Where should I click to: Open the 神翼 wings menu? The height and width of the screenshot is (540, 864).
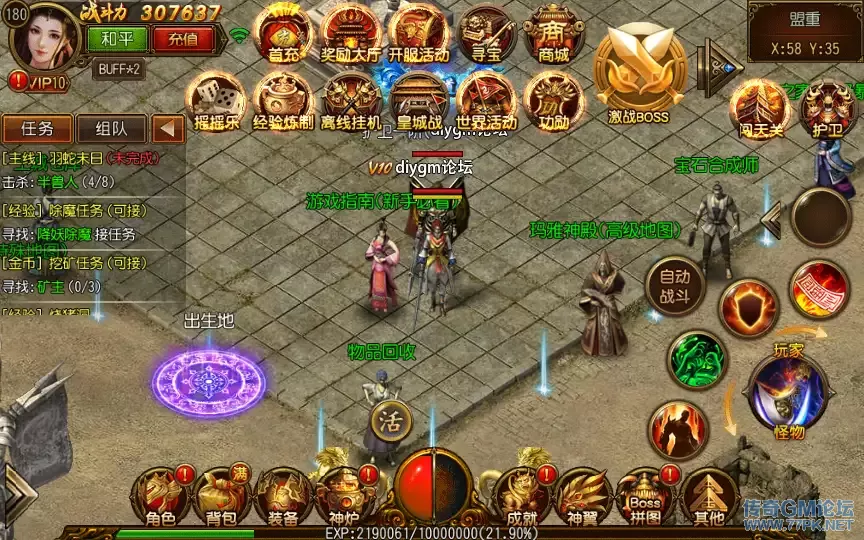tap(583, 498)
